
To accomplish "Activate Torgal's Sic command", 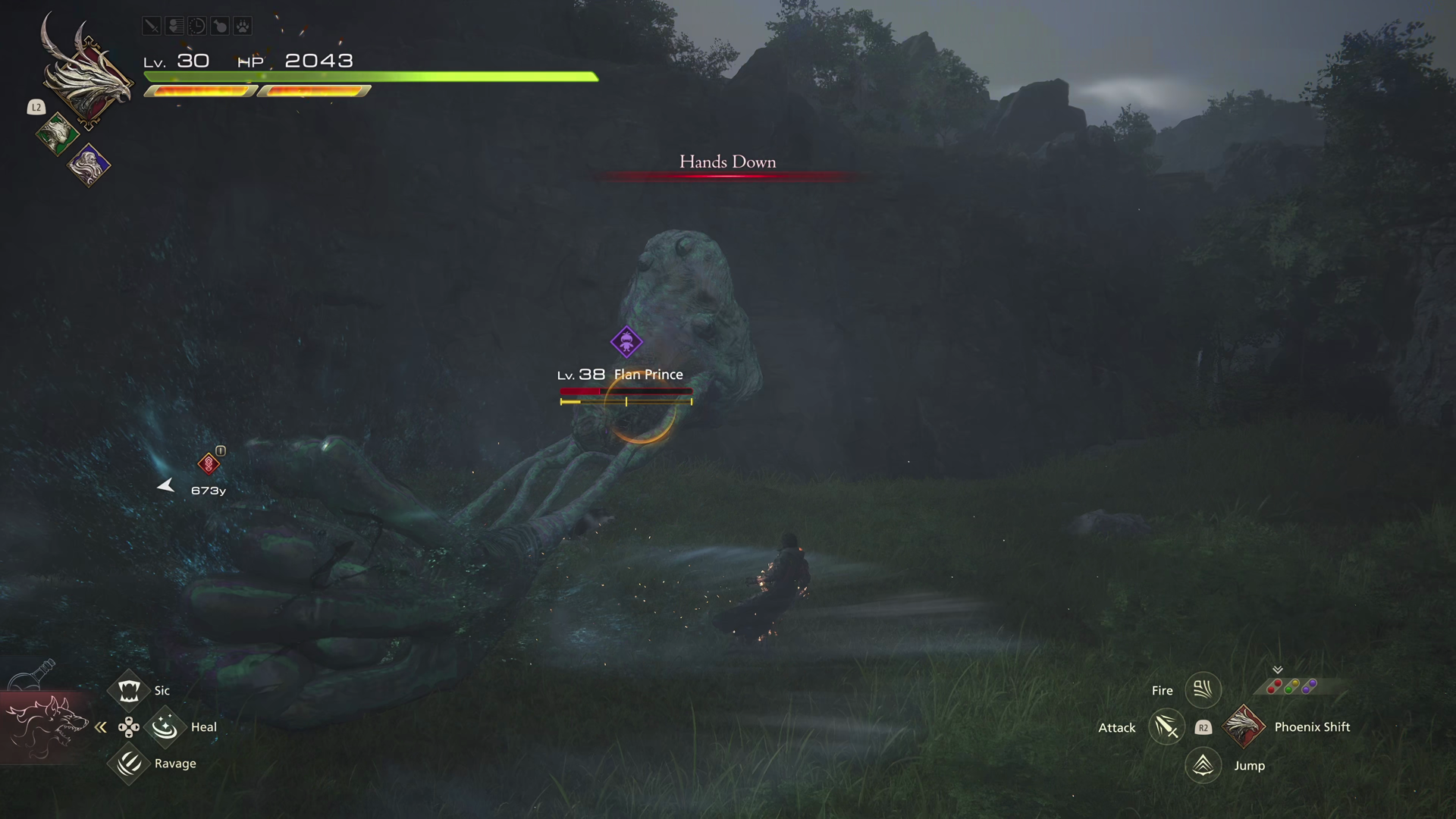I will [x=129, y=690].
